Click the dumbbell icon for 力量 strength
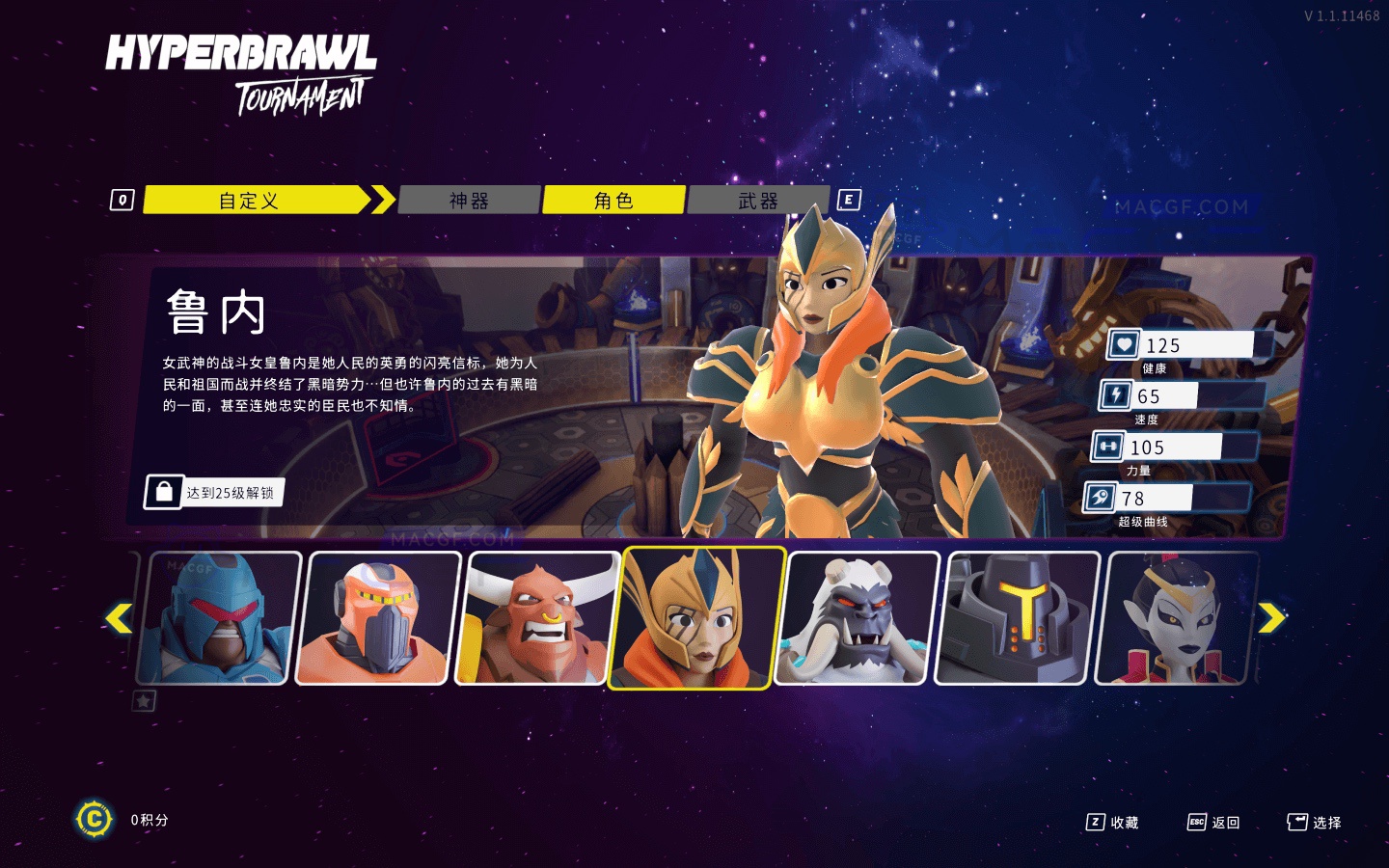 click(x=1109, y=446)
